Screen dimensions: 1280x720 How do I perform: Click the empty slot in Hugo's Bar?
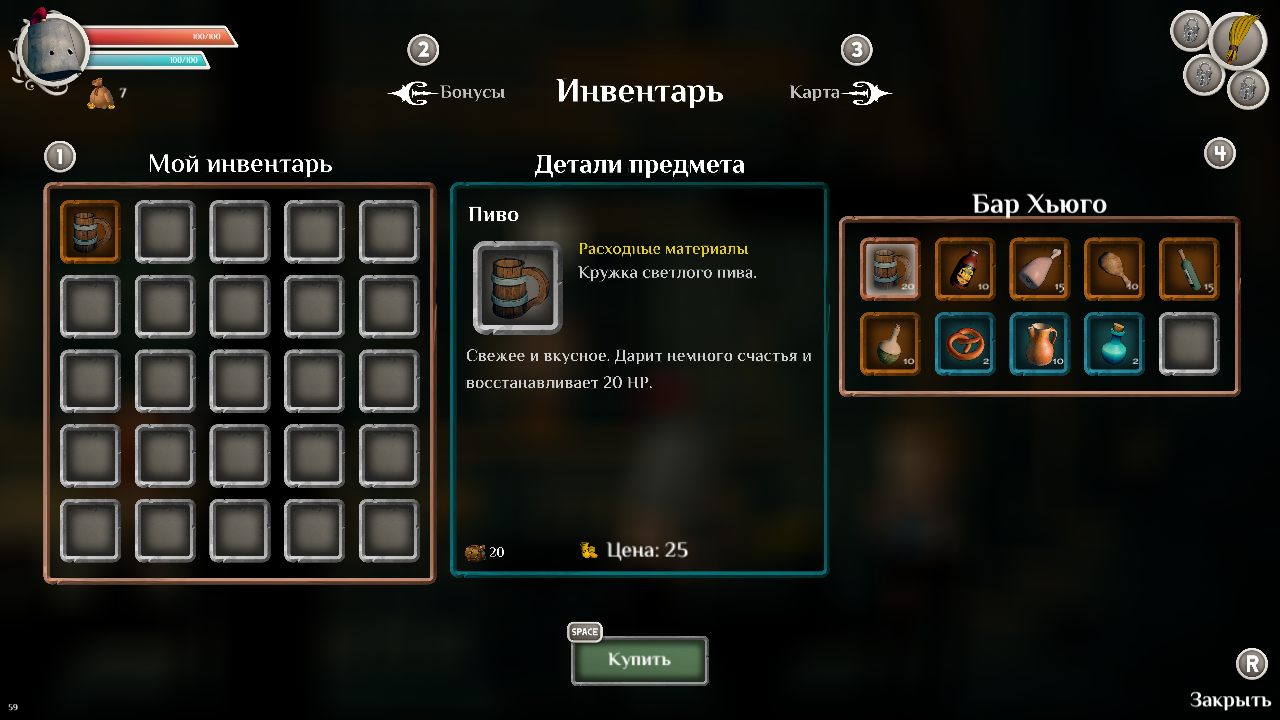(1189, 343)
